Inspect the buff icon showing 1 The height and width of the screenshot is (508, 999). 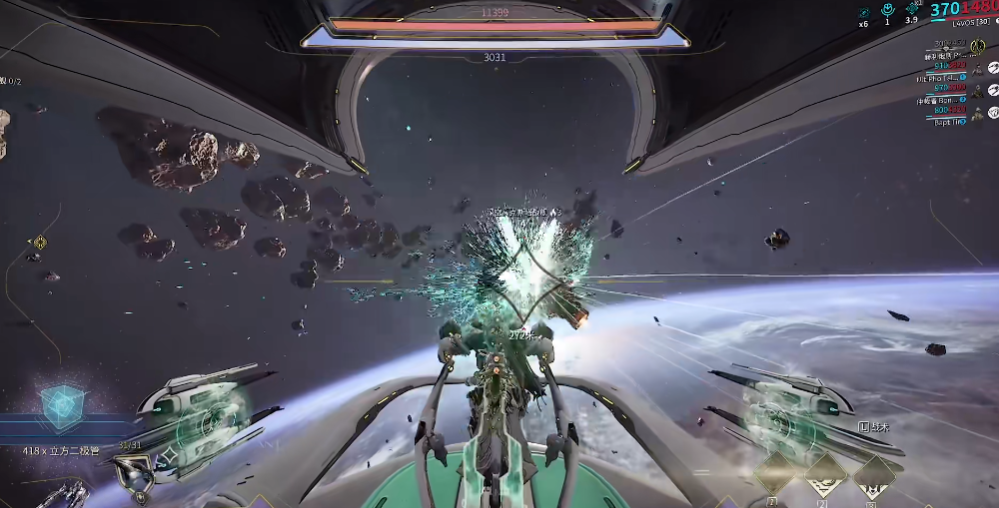click(x=887, y=11)
